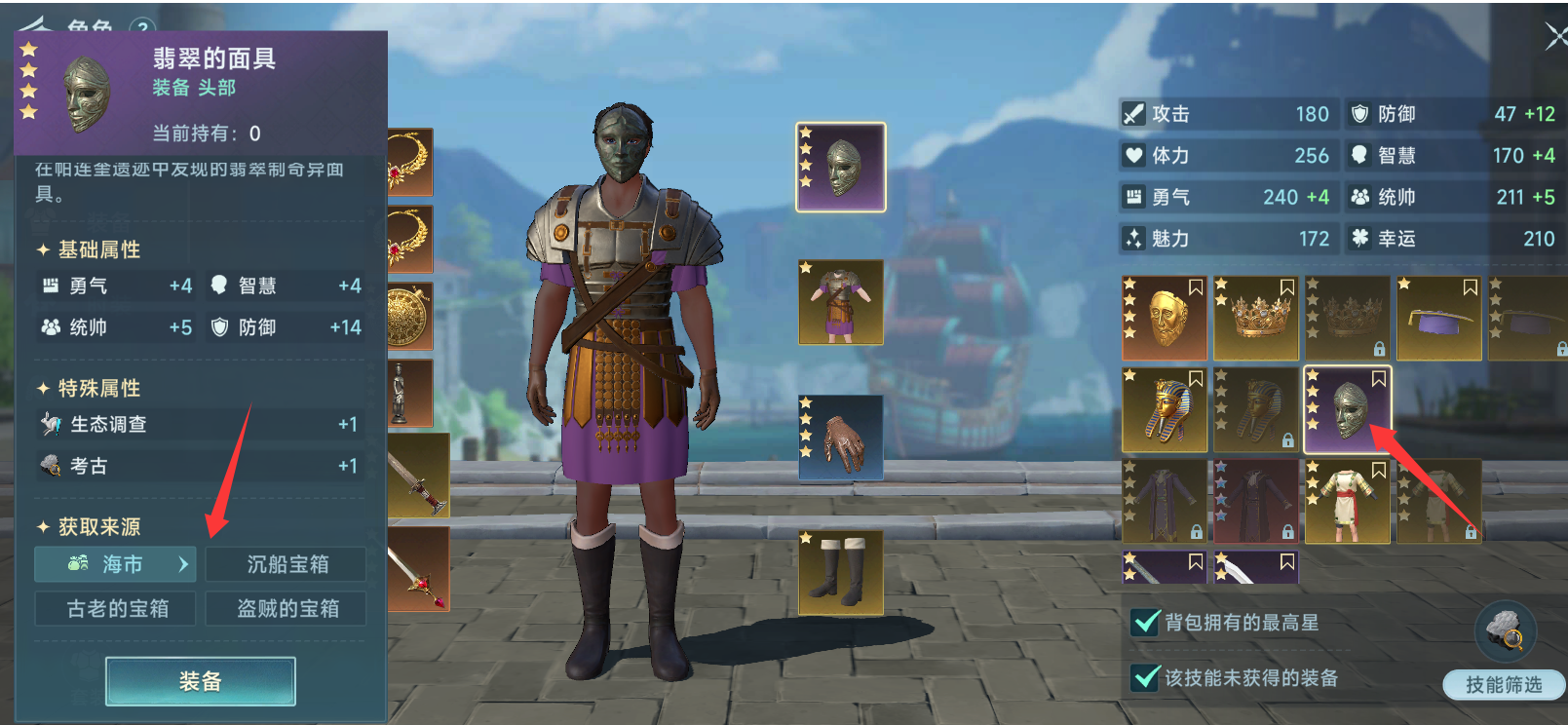Select the round gold medallion slot
1568x725 pixels.
(x=409, y=317)
